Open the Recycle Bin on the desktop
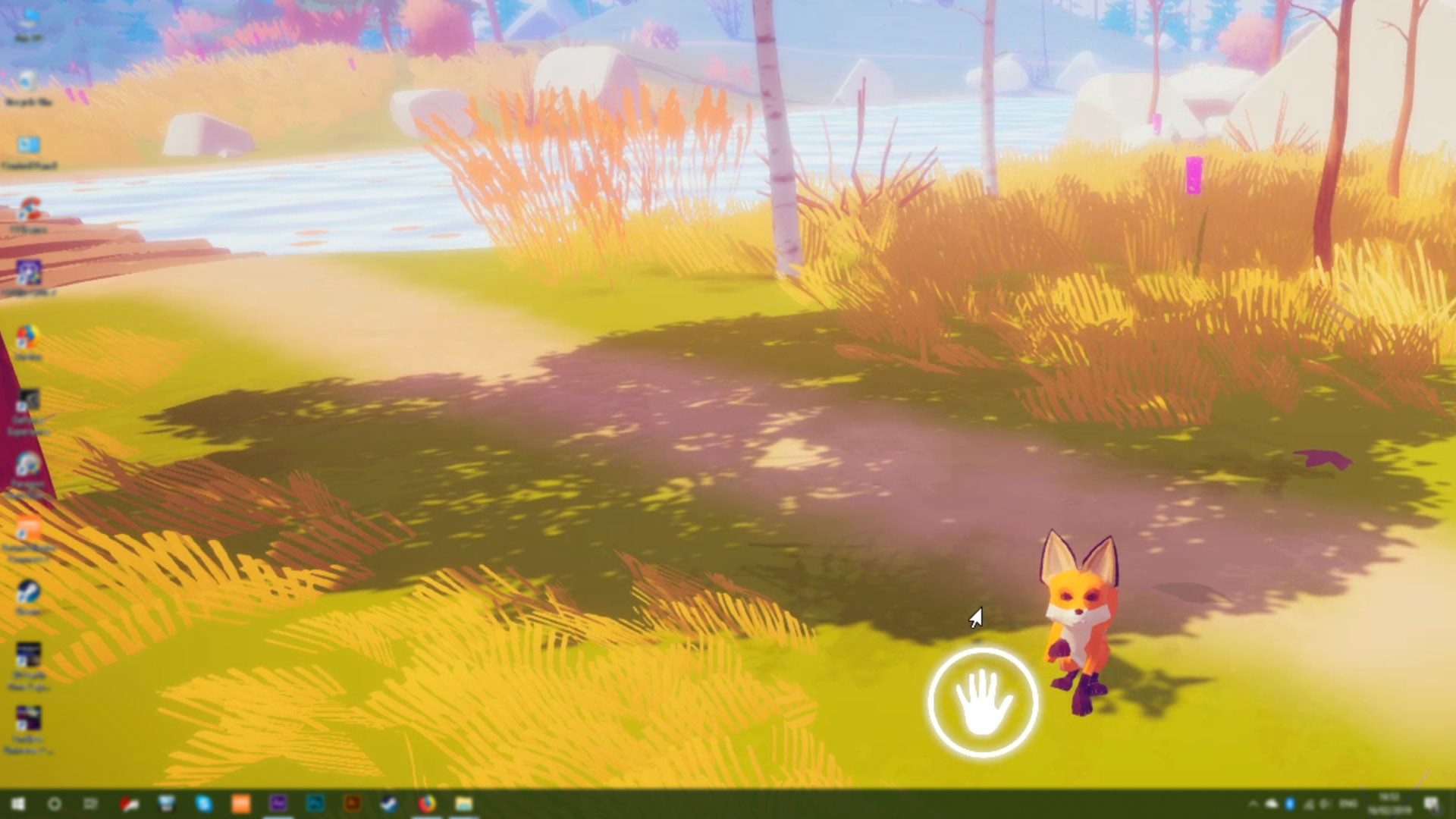This screenshot has width=1456, height=819. tap(29, 80)
